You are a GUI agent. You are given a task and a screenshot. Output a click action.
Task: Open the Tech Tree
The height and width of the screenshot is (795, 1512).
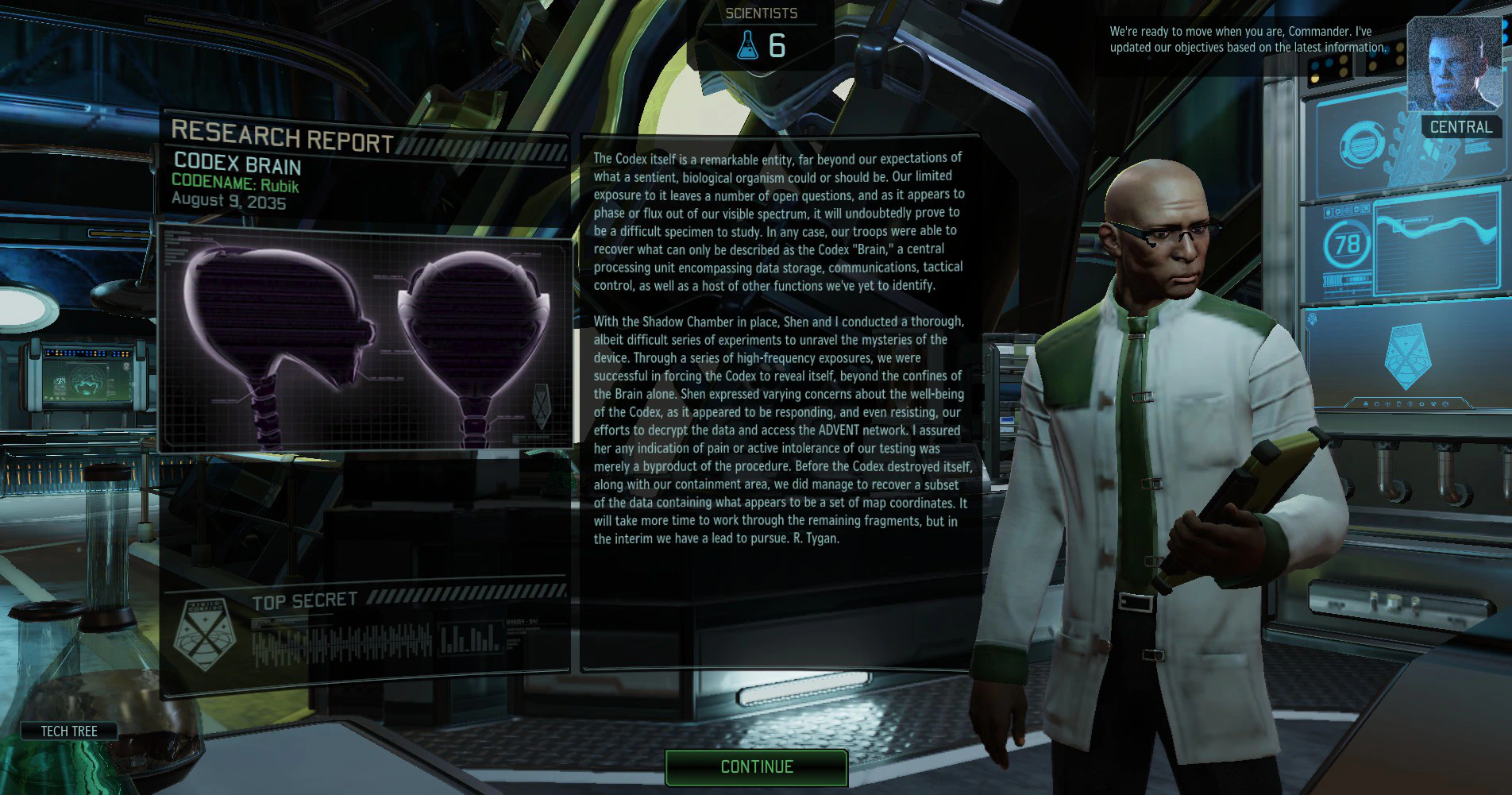(69, 731)
